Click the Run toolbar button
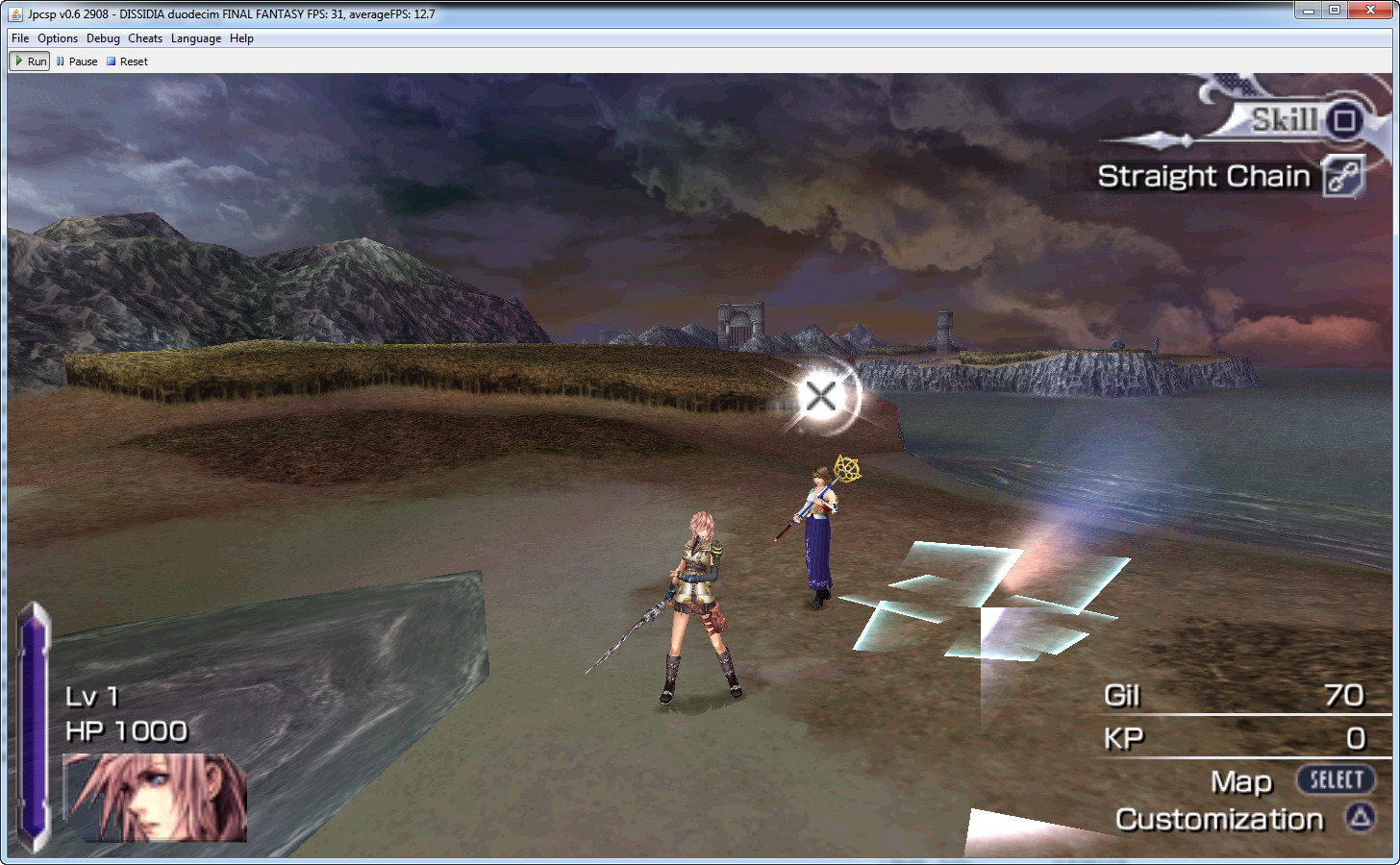1400x865 pixels. 30,62
